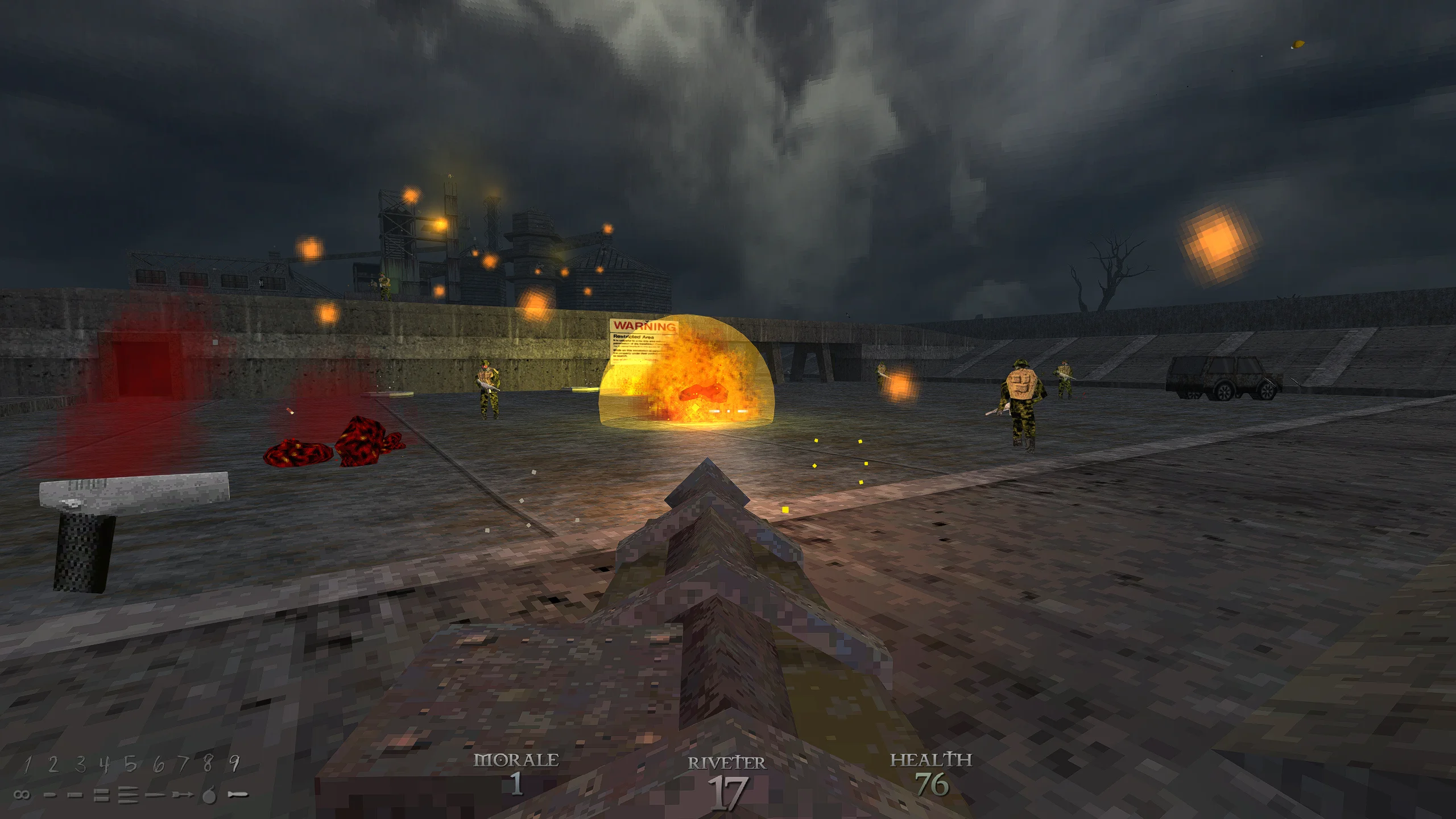
Task: Select the single shotgun shell weapon icon
Action: pos(75,795)
